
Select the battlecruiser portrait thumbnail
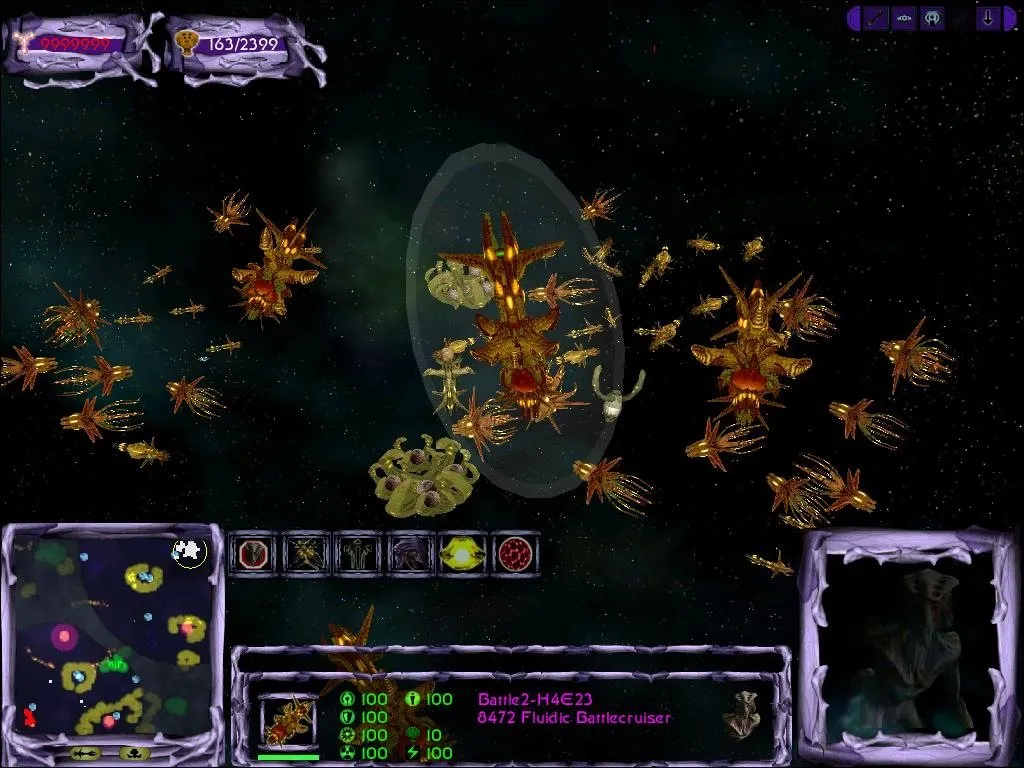click(289, 721)
